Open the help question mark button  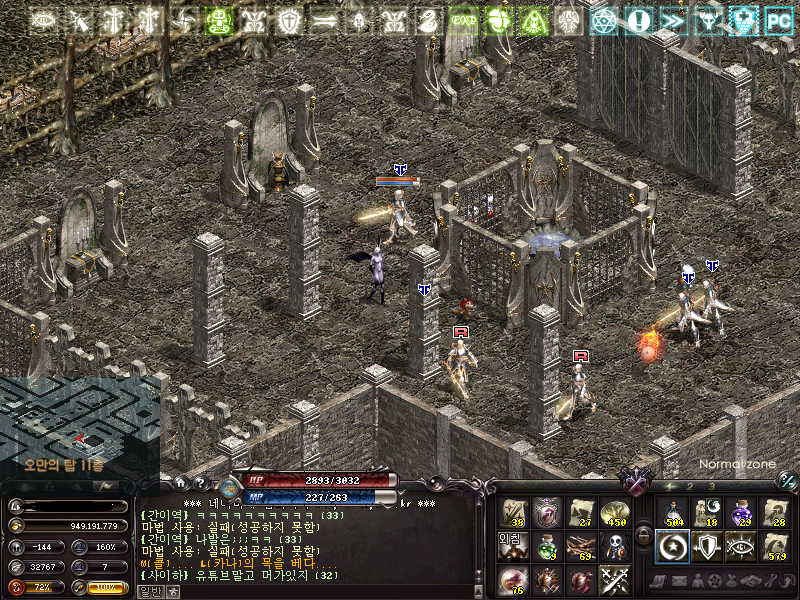[x=200, y=481]
